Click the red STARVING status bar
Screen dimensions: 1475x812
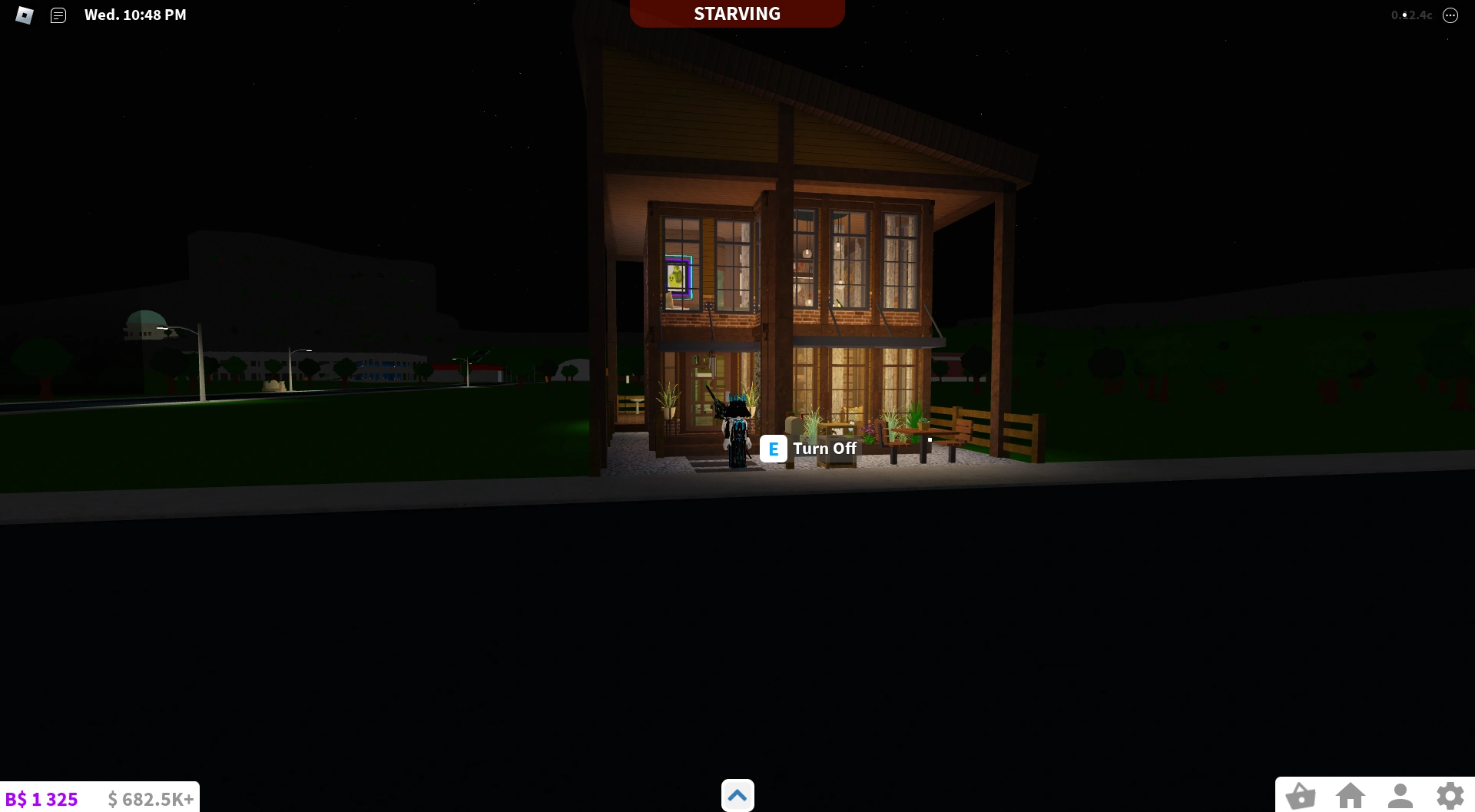coord(736,13)
